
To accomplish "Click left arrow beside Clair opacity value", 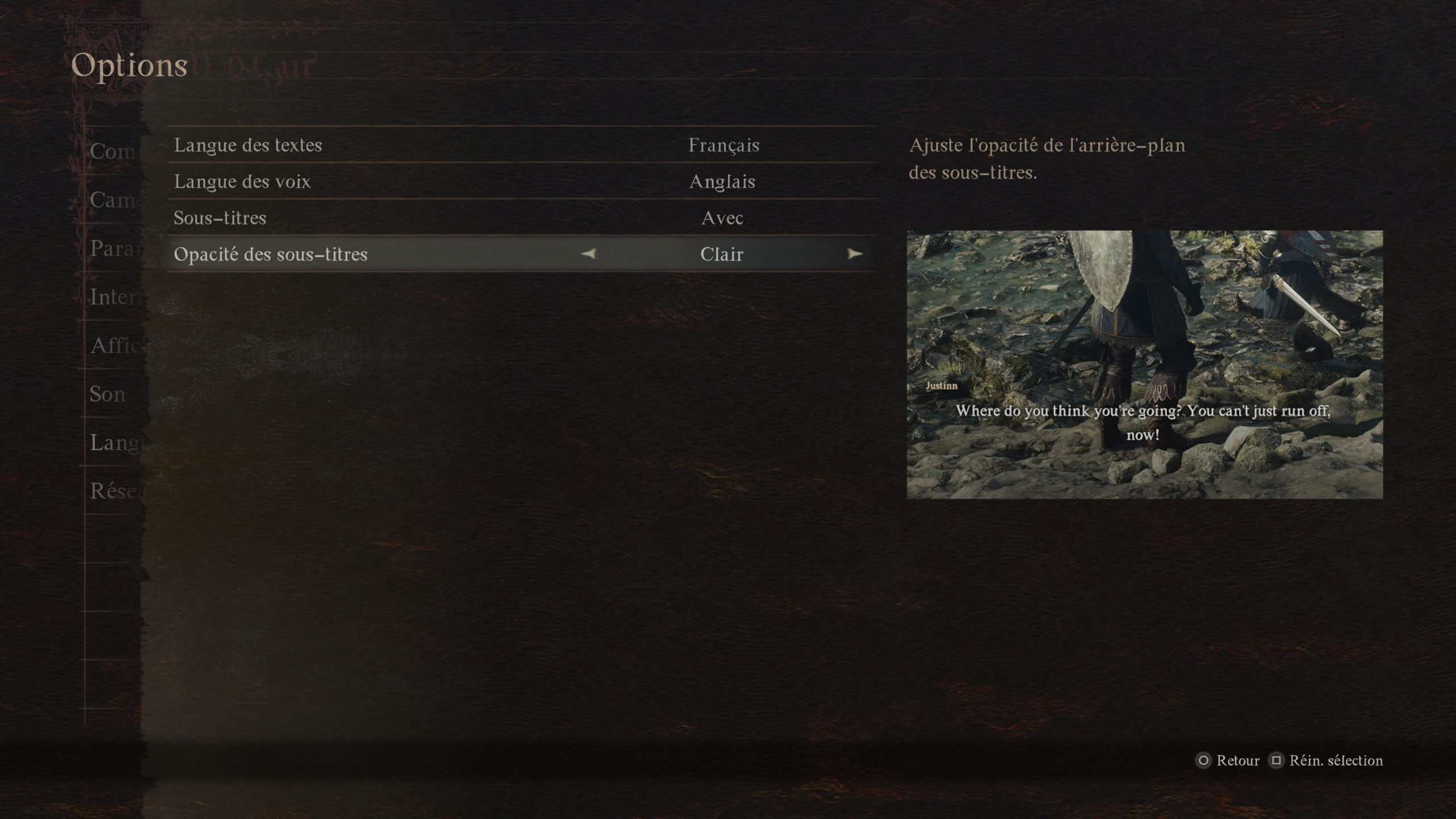I will [589, 254].
